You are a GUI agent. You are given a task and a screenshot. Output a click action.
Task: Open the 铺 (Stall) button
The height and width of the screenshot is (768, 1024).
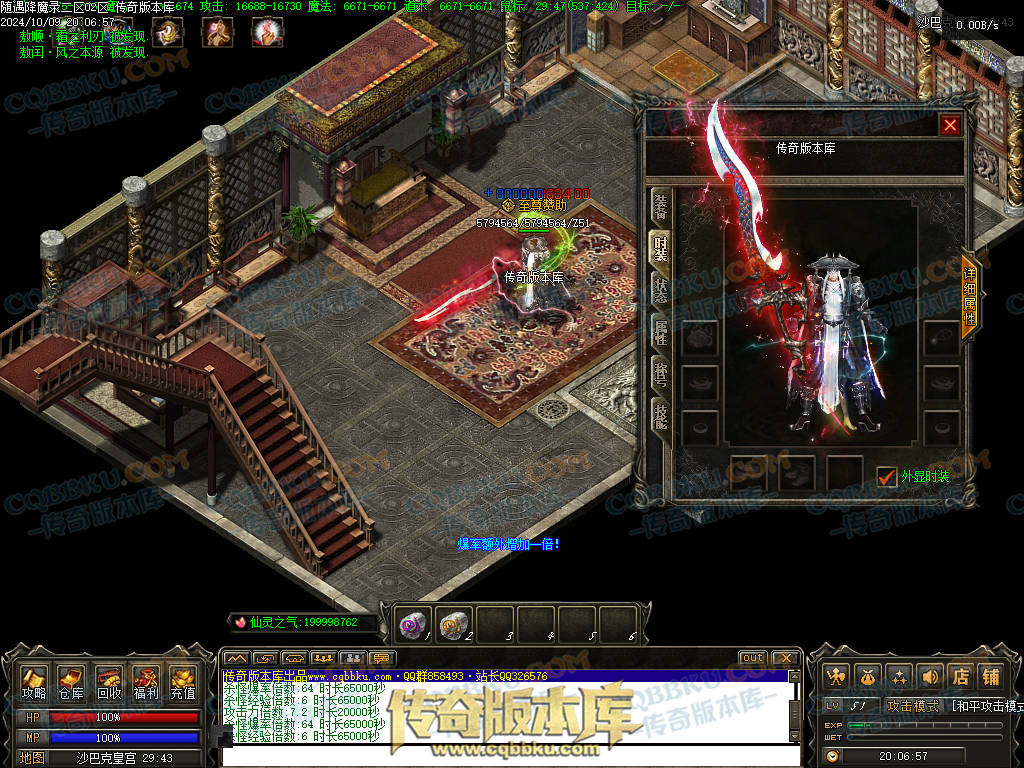point(990,676)
